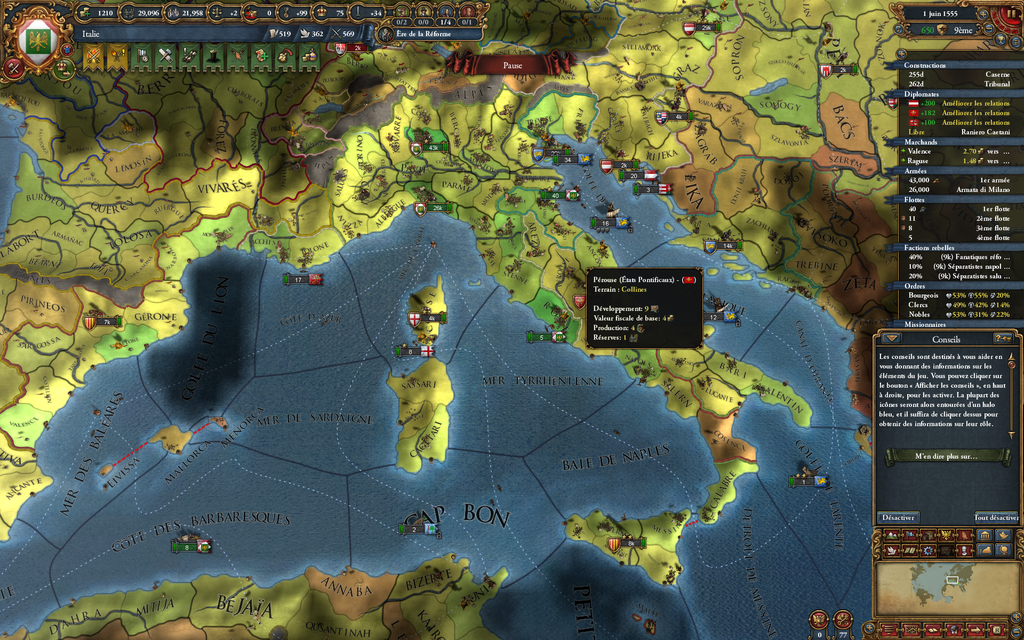Click the Pause banner at top

coord(512,64)
